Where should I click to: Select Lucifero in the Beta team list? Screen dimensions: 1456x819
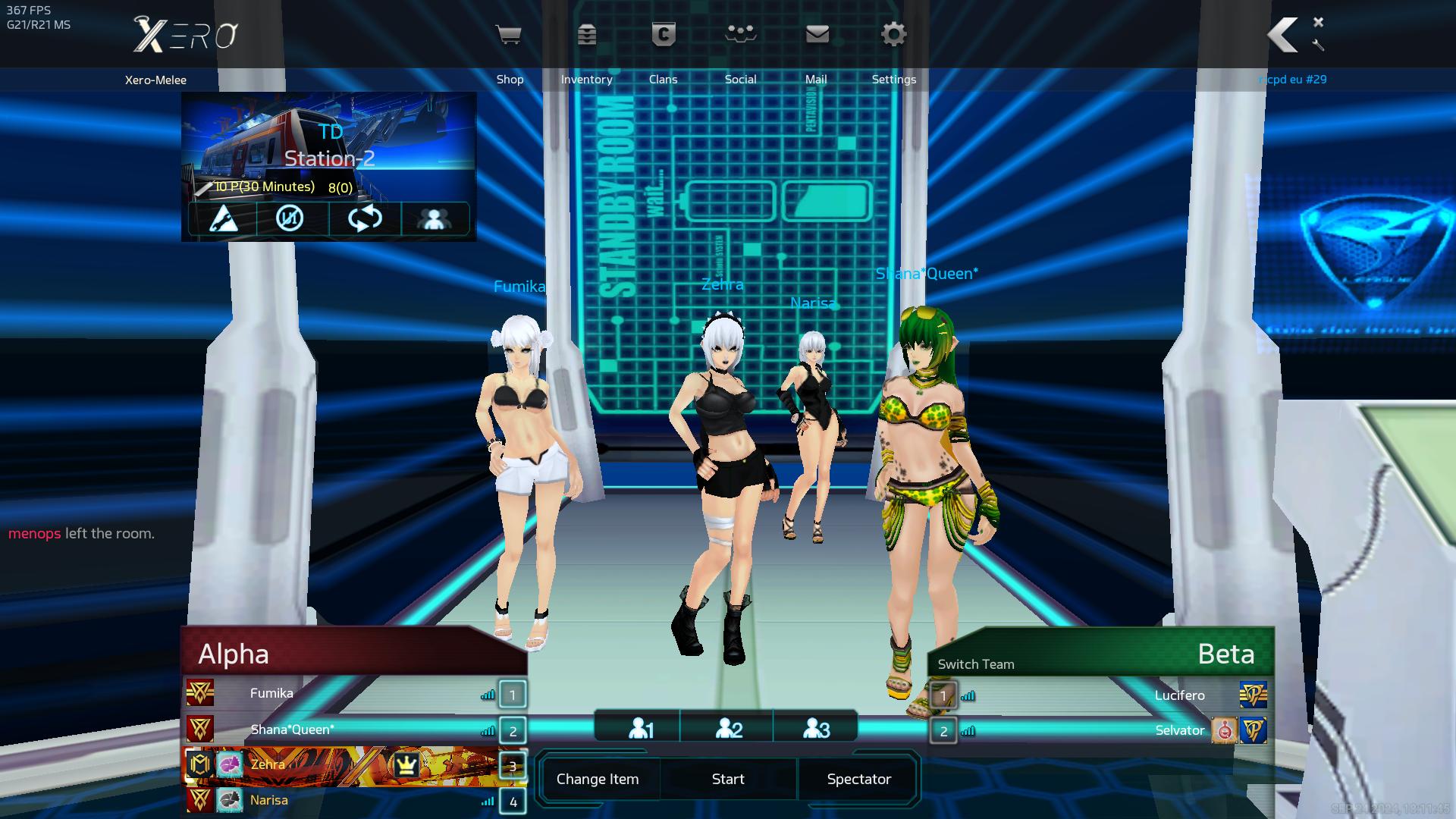(x=1179, y=695)
